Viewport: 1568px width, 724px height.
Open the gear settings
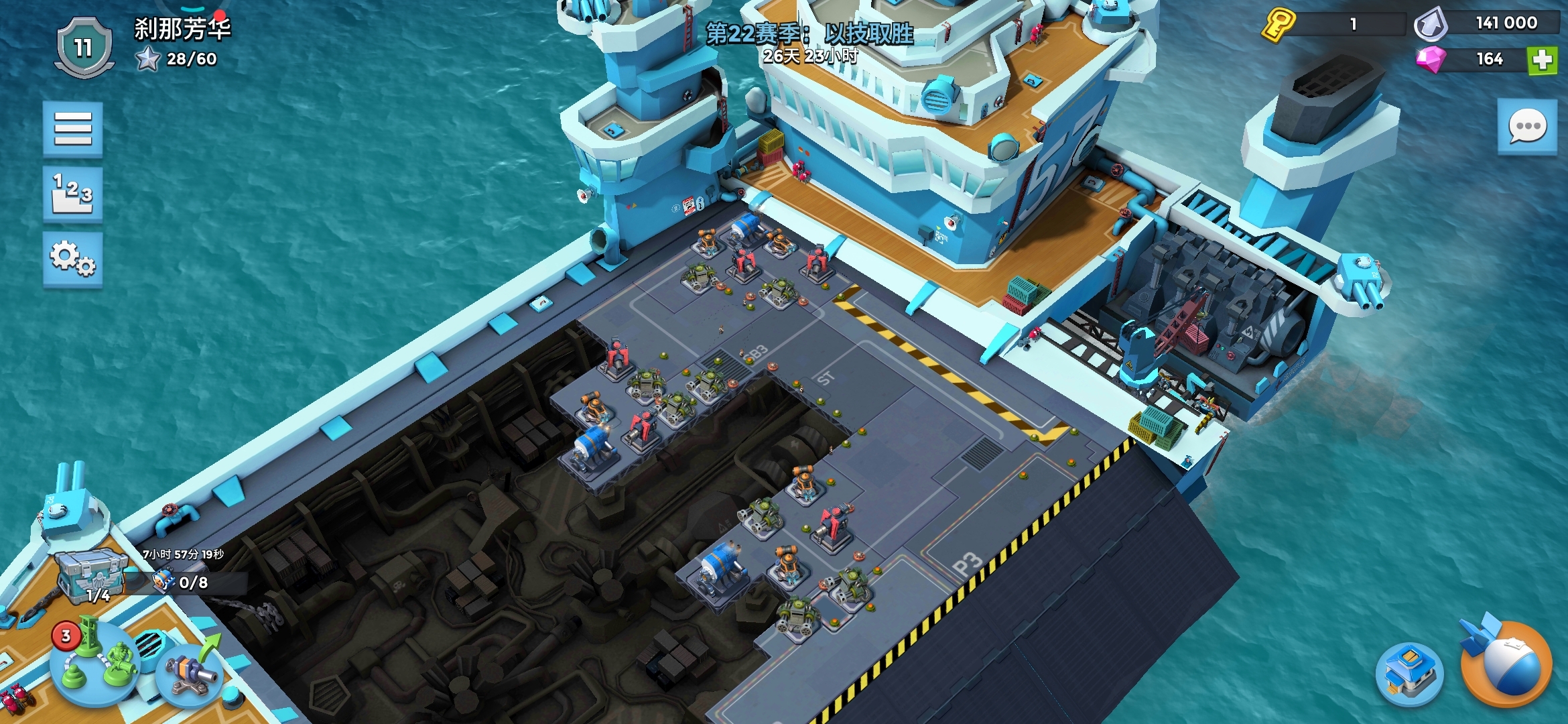point(73,259)
